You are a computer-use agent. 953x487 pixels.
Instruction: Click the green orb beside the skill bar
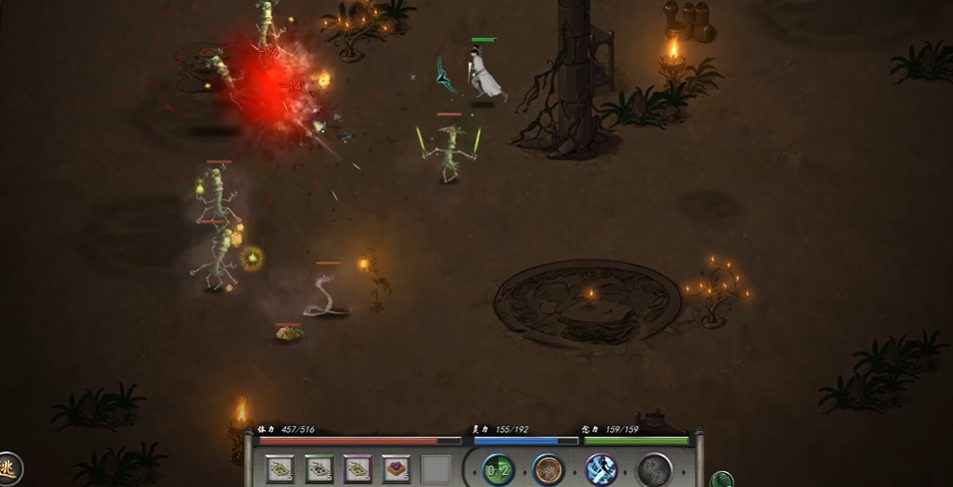coord(721,480)
